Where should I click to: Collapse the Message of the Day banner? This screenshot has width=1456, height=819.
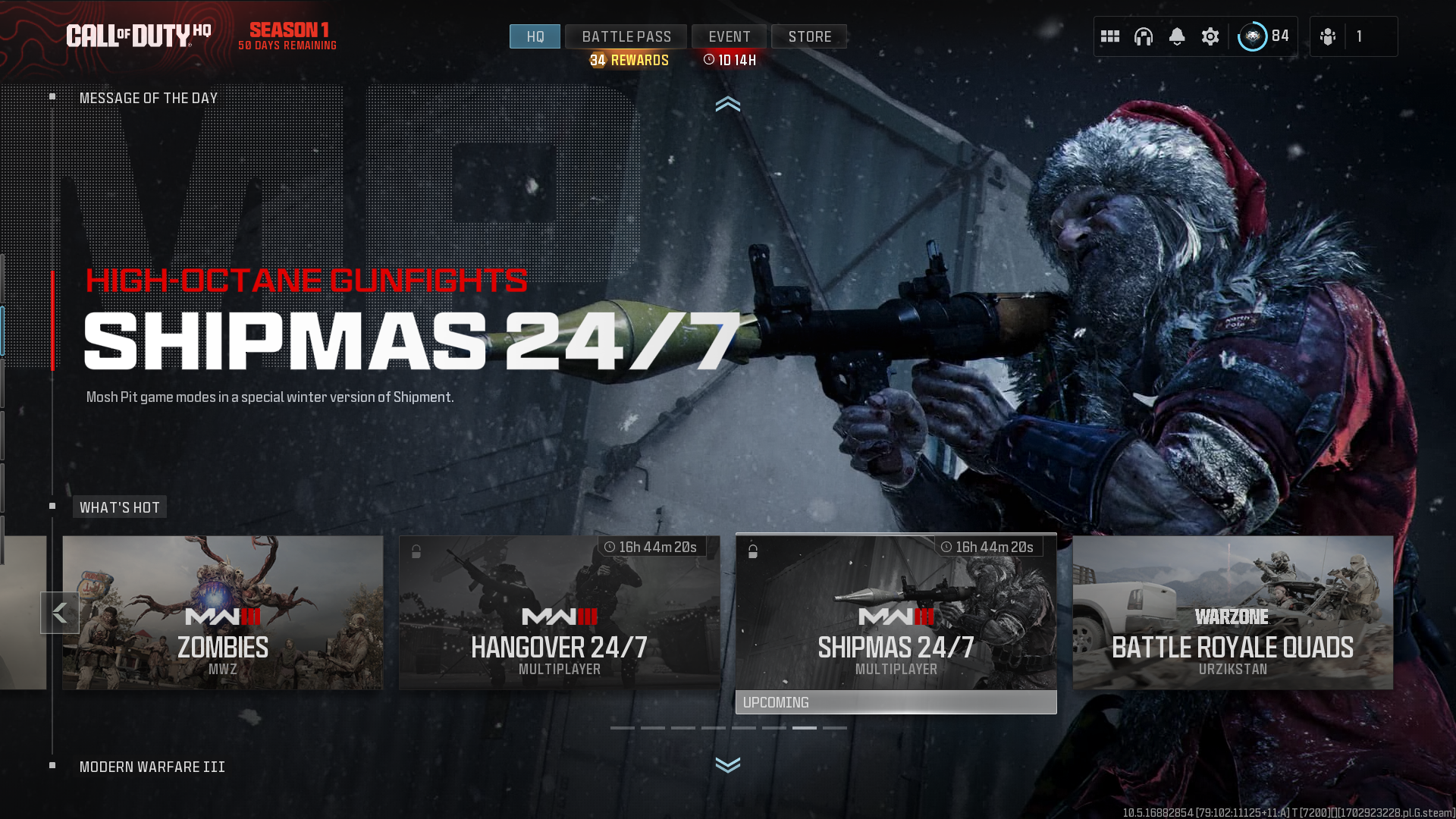tap(728, 105)
